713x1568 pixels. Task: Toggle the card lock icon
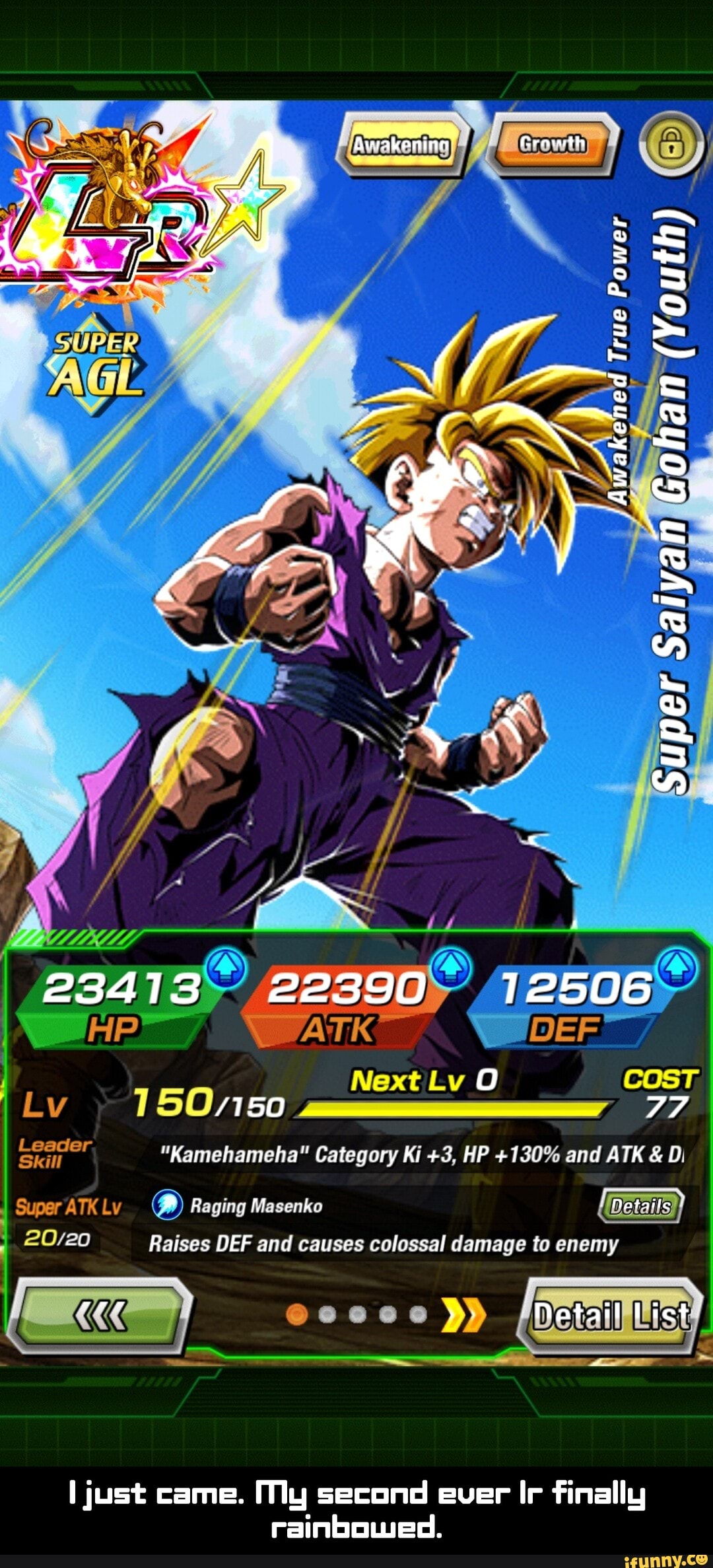coord(671,145)
